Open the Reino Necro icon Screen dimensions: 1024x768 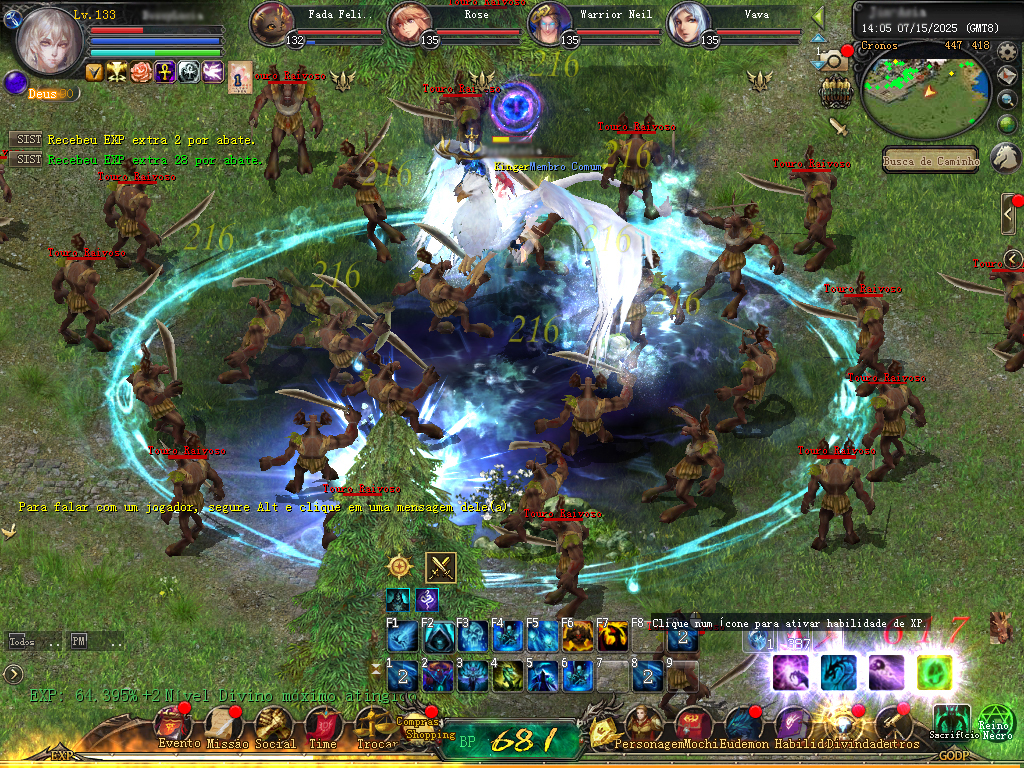(996, 720)
